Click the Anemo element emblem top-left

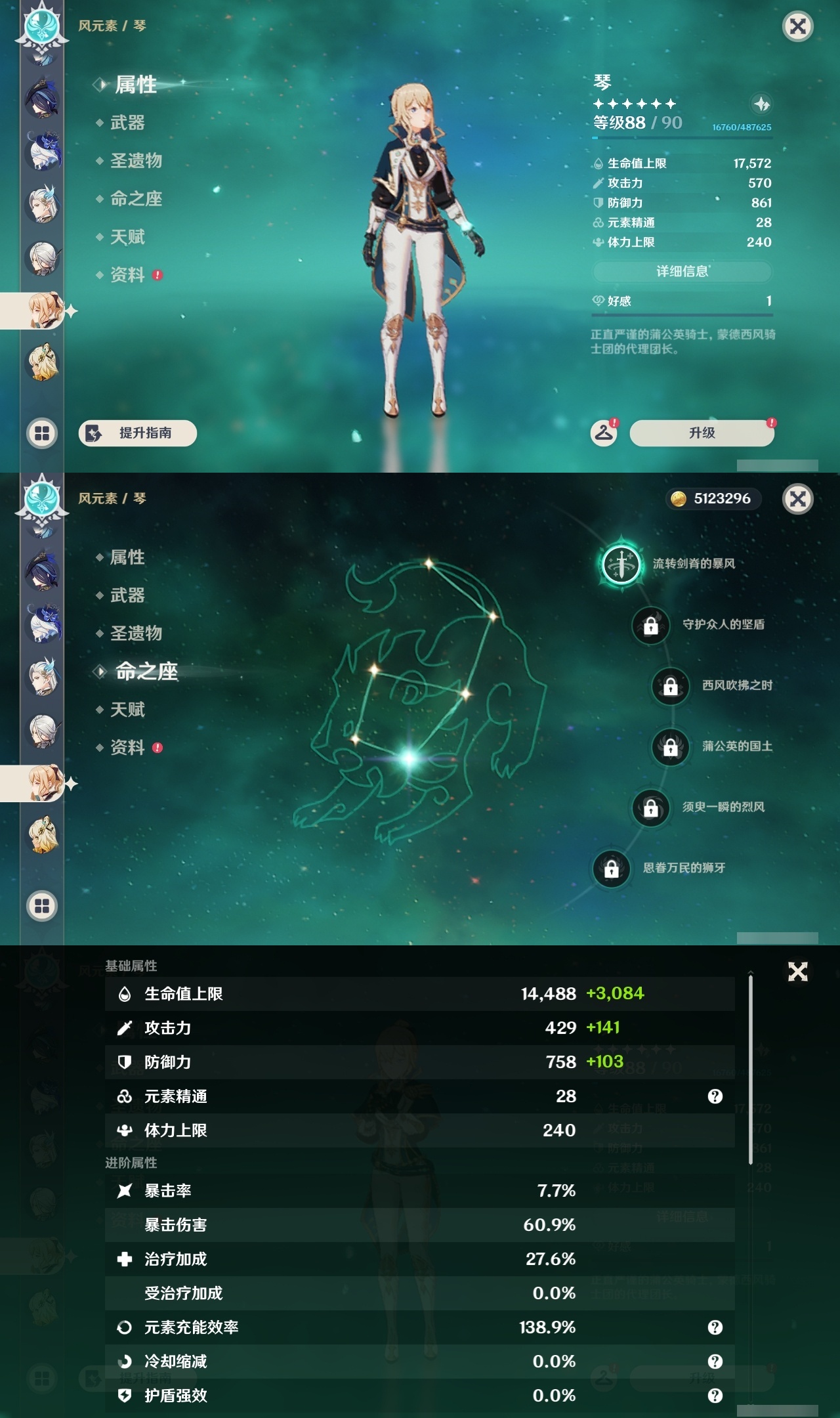[41, 26]
